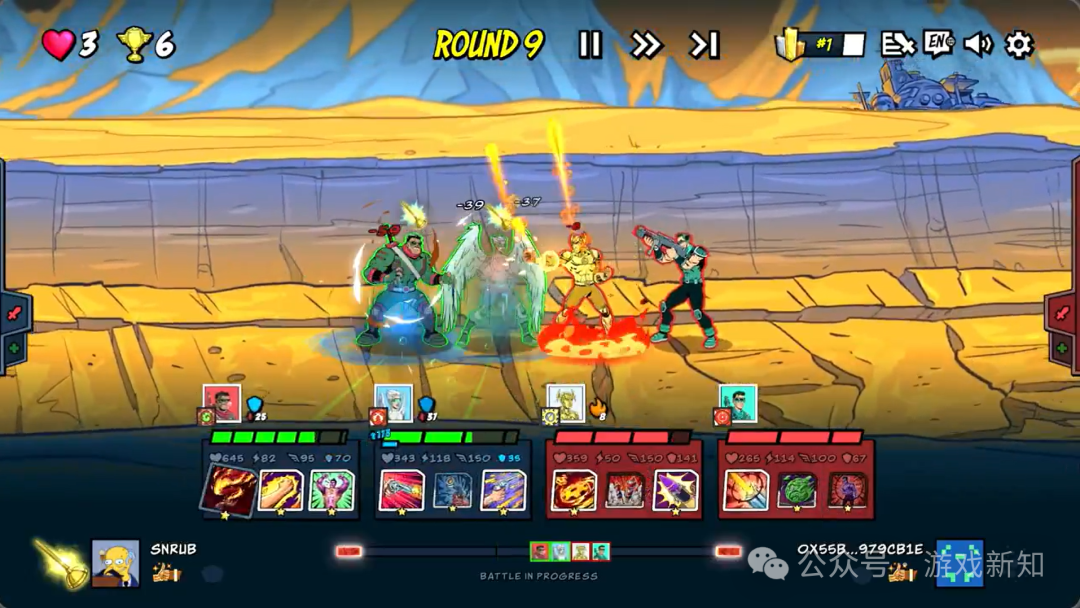The width and height of the screenshot is (1080, 608).
Task: Speed up the battle with fast-forward
Action: tap(646, 45)
